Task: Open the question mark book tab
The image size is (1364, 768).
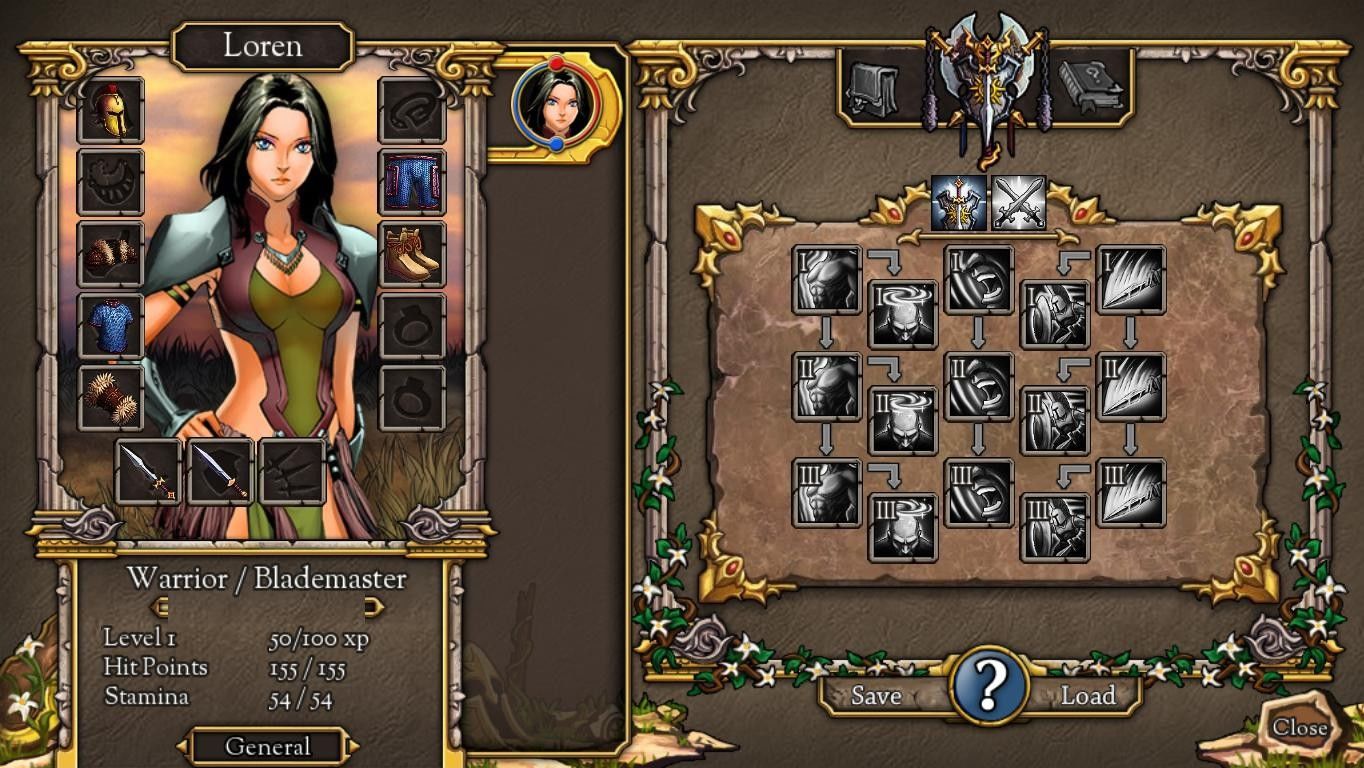Action: 1092,89
